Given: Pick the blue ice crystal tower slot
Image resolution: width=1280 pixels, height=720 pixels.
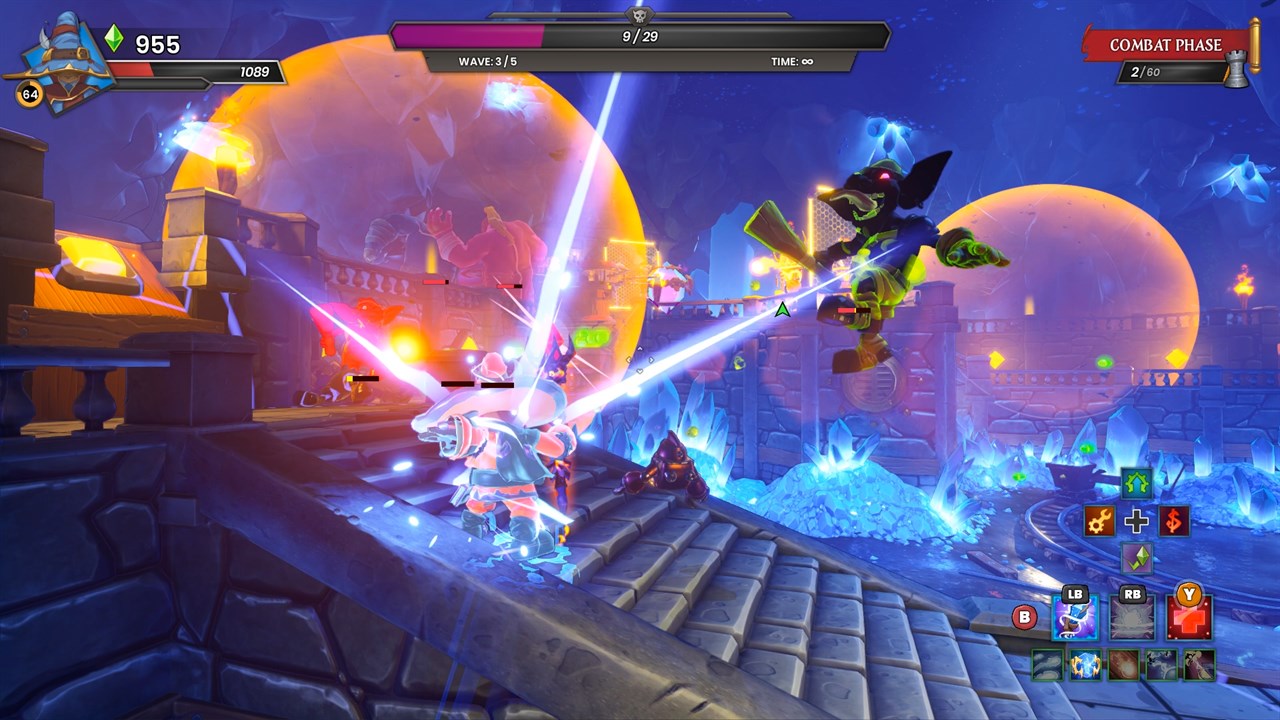Looking at the screenshot, I should coord(1085,665).
